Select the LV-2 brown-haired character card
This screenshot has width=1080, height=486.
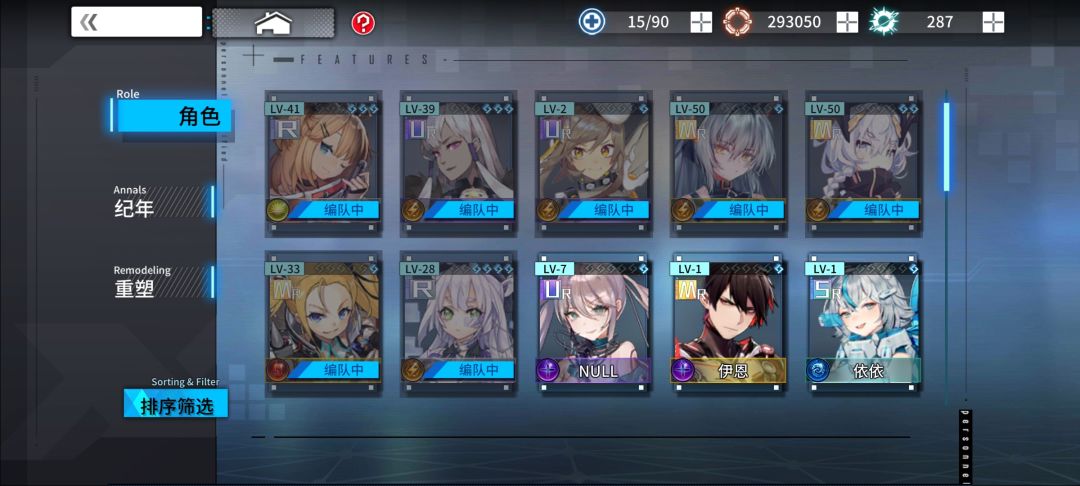[593, 160]
